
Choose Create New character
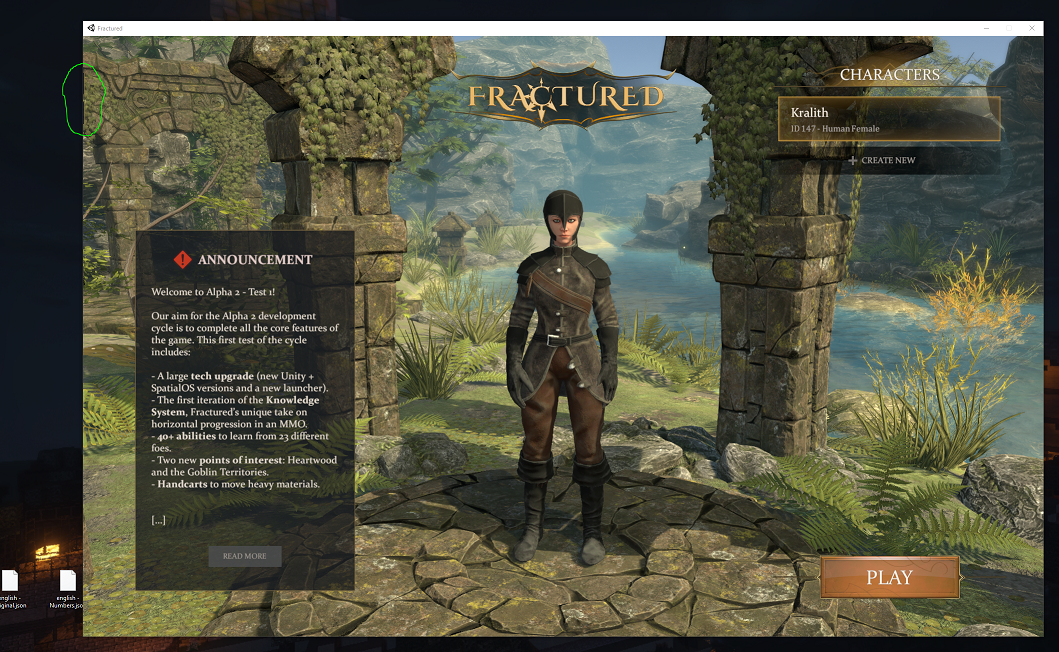pos(881,161)
